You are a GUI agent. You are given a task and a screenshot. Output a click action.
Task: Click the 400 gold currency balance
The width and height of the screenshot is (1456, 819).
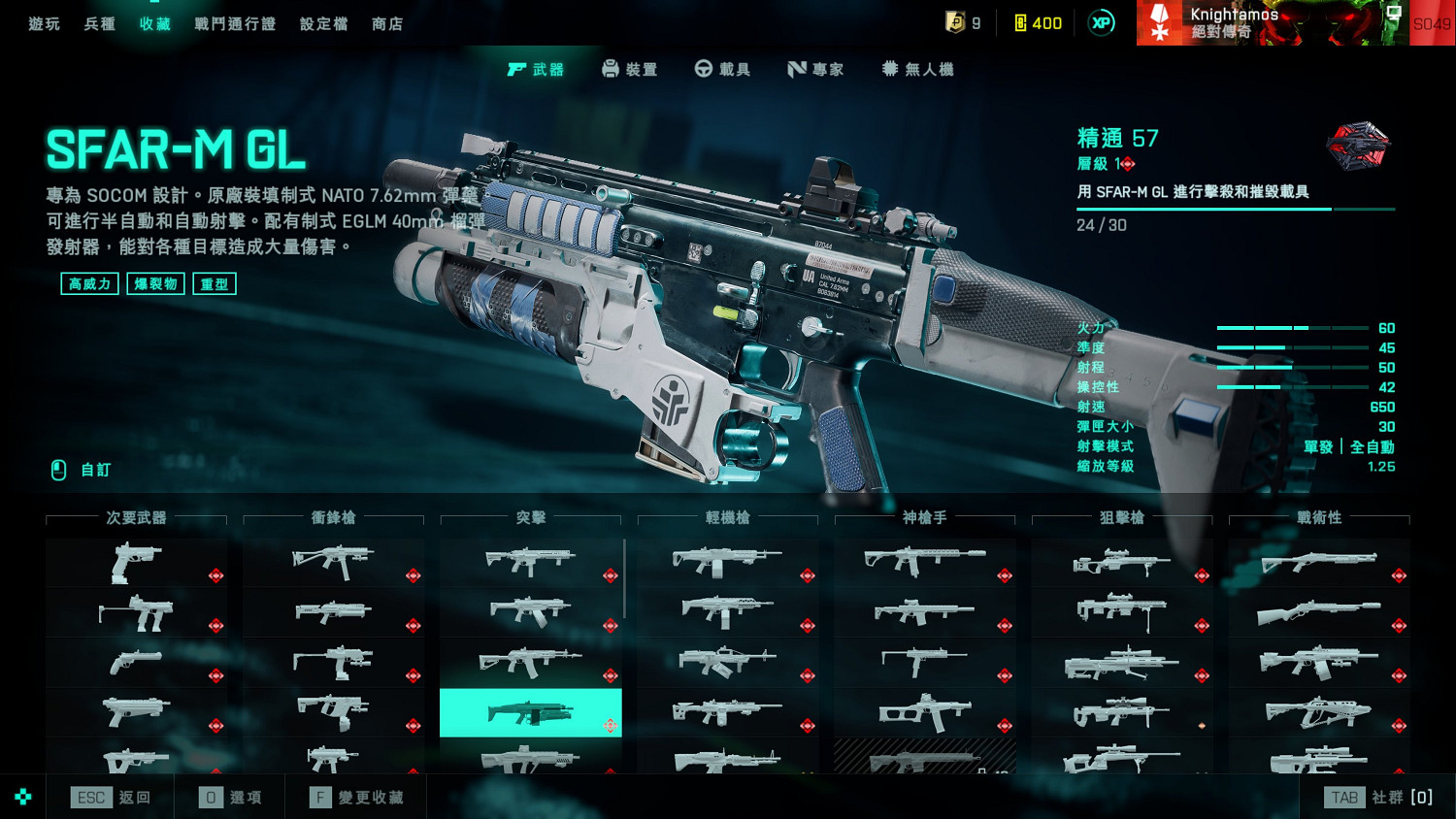coord(1038,23)
